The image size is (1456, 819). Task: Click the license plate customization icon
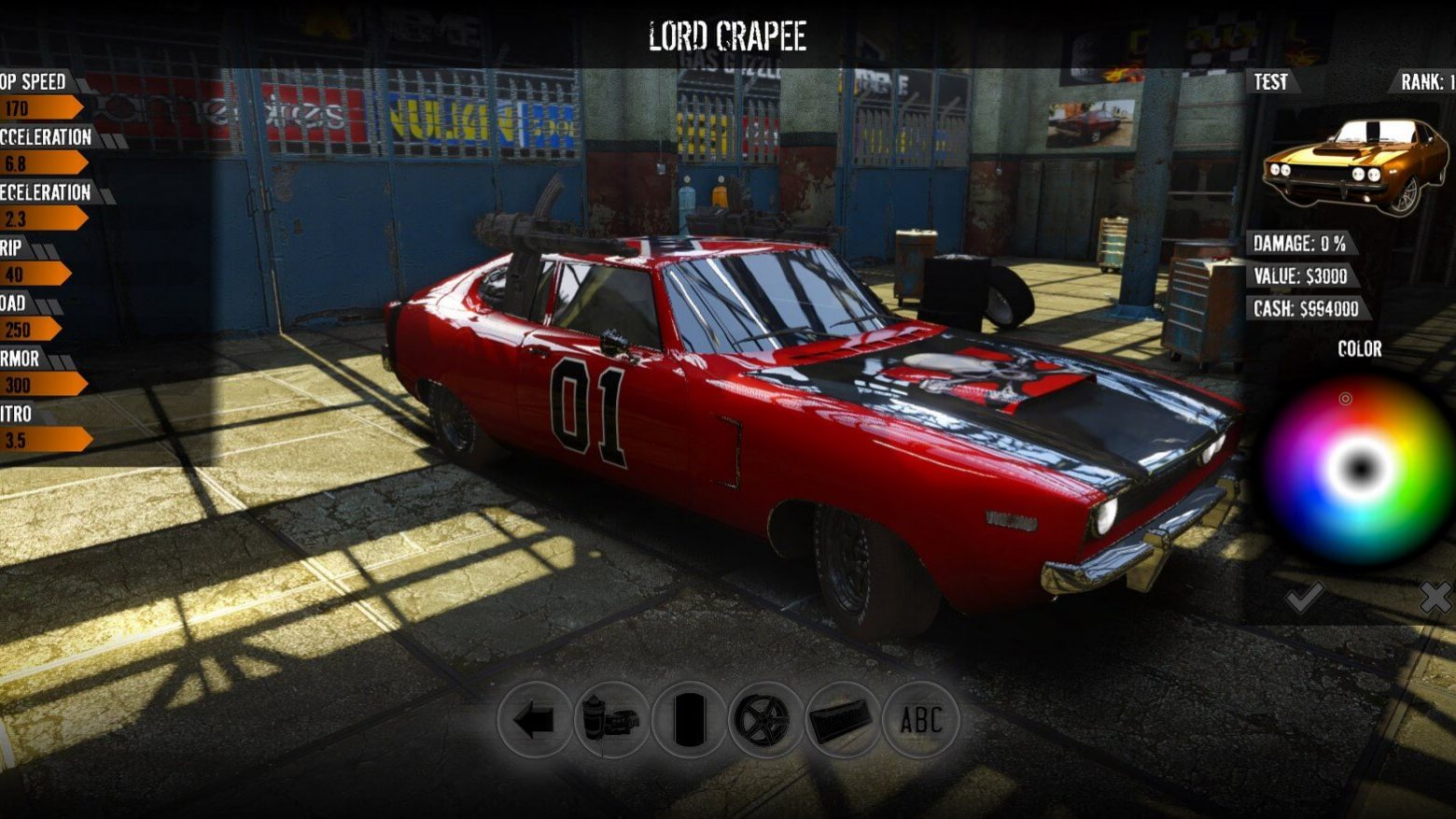(840, 719)
